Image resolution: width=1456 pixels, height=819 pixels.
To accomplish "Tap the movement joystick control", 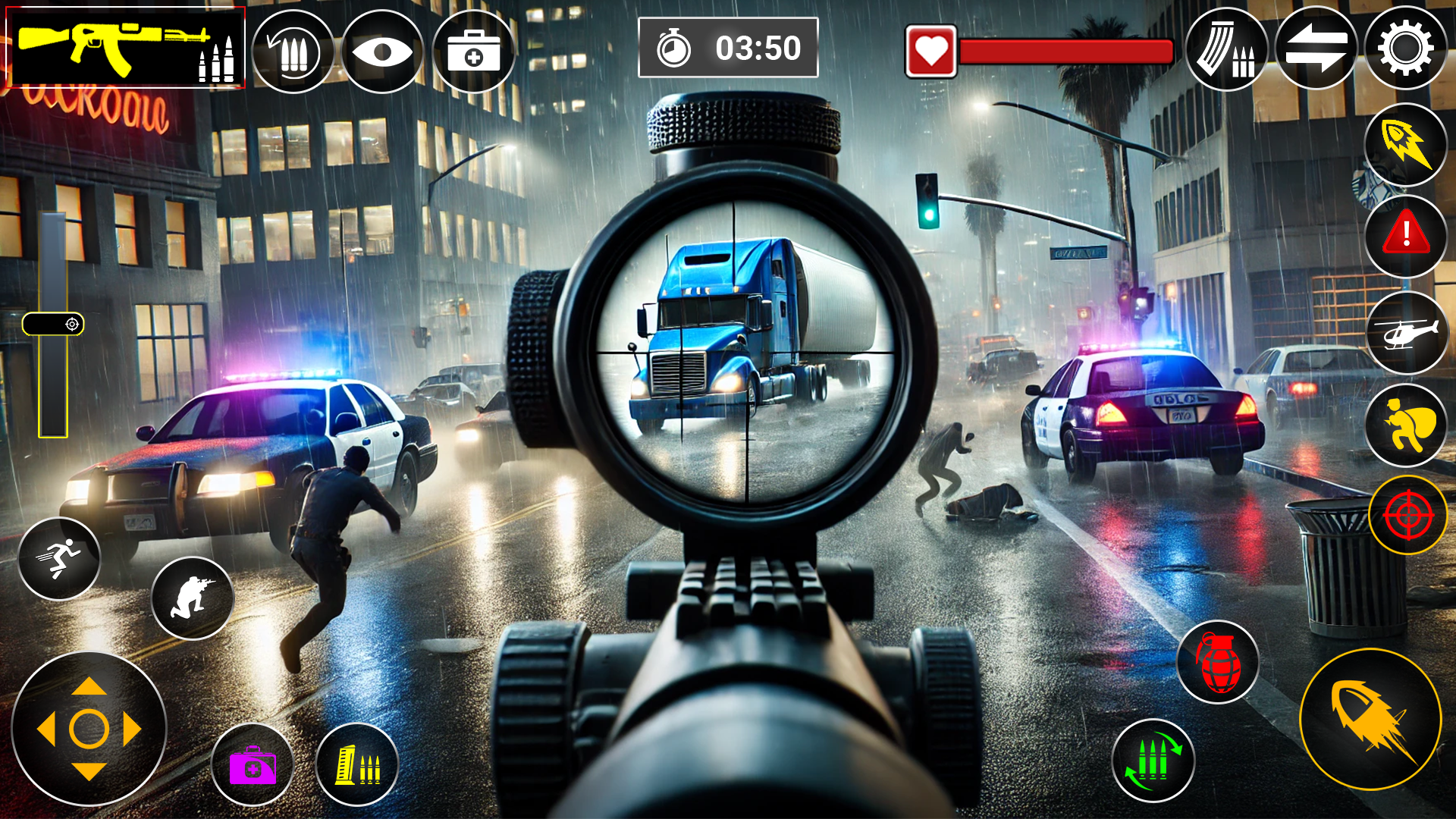I will click(89, 728).
